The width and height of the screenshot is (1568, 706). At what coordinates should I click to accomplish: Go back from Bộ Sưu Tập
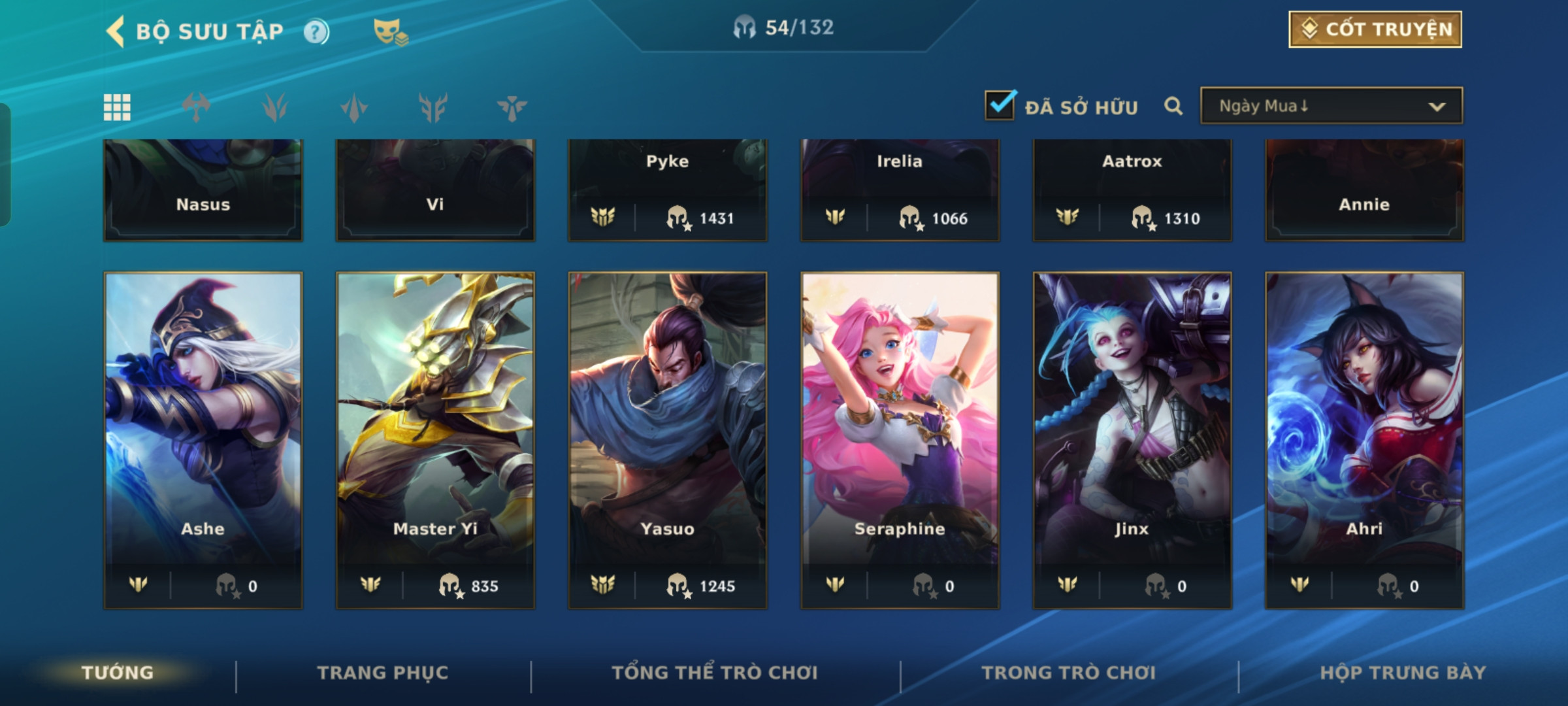tap(116, 31)
